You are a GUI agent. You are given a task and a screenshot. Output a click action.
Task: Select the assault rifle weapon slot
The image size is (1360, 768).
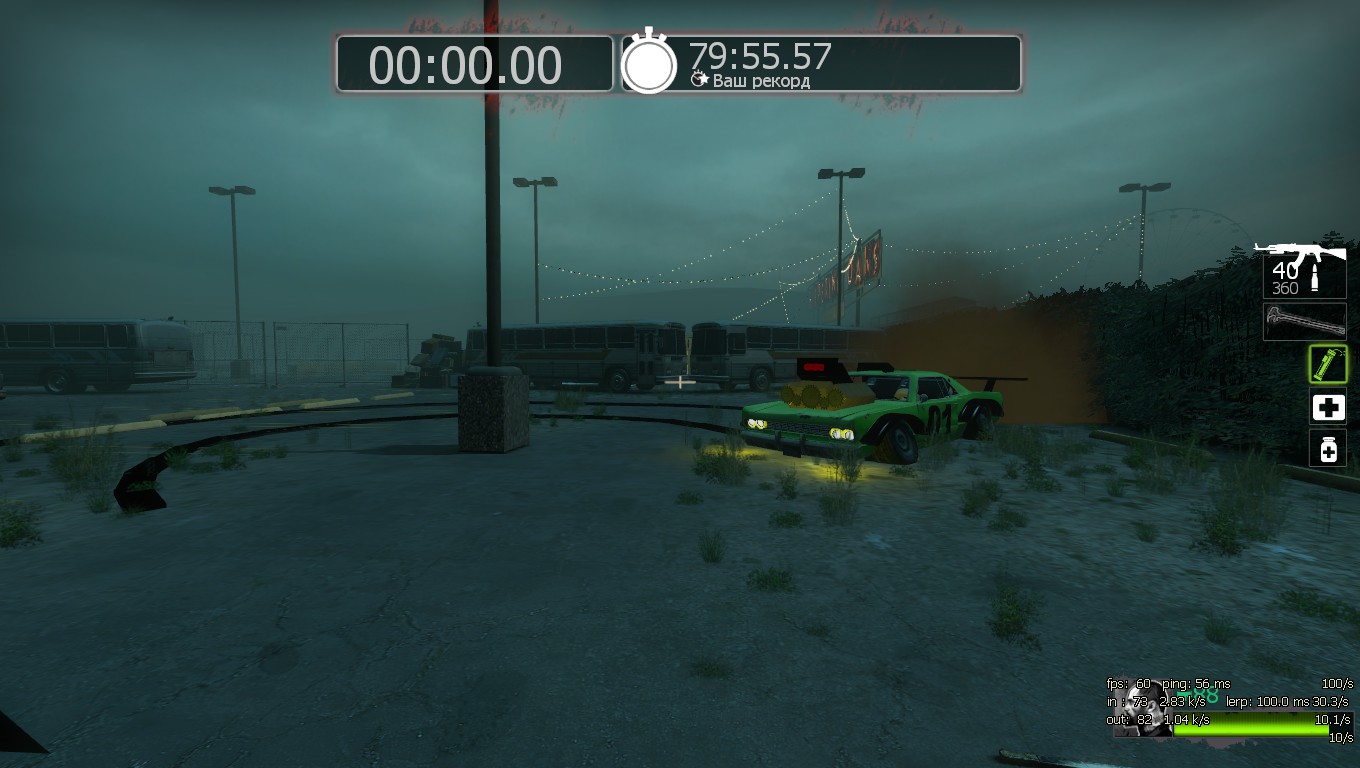[1304, 268]
